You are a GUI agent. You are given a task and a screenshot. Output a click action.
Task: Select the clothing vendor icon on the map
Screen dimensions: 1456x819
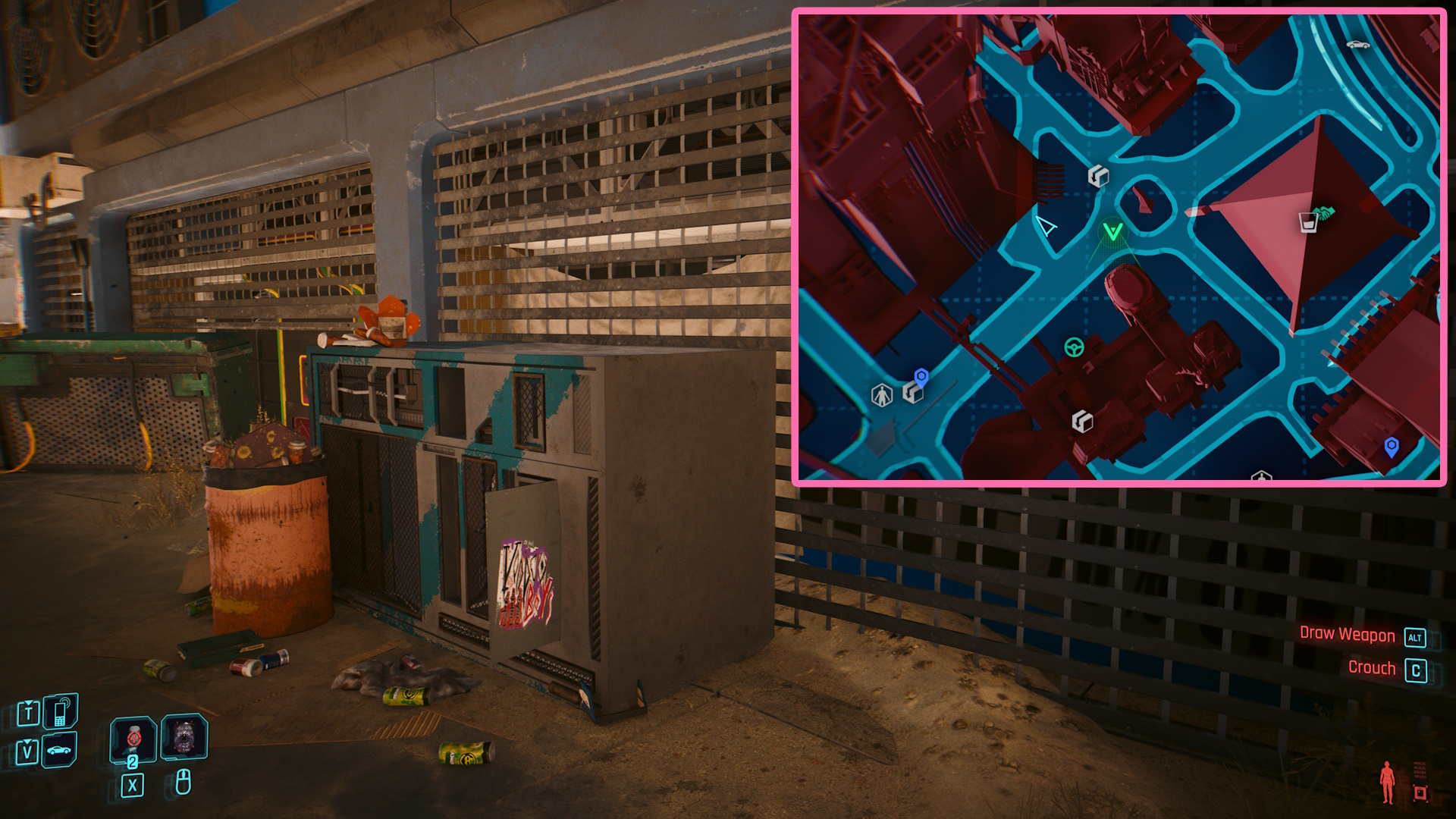pyautogui.click(x=881, y=396)
